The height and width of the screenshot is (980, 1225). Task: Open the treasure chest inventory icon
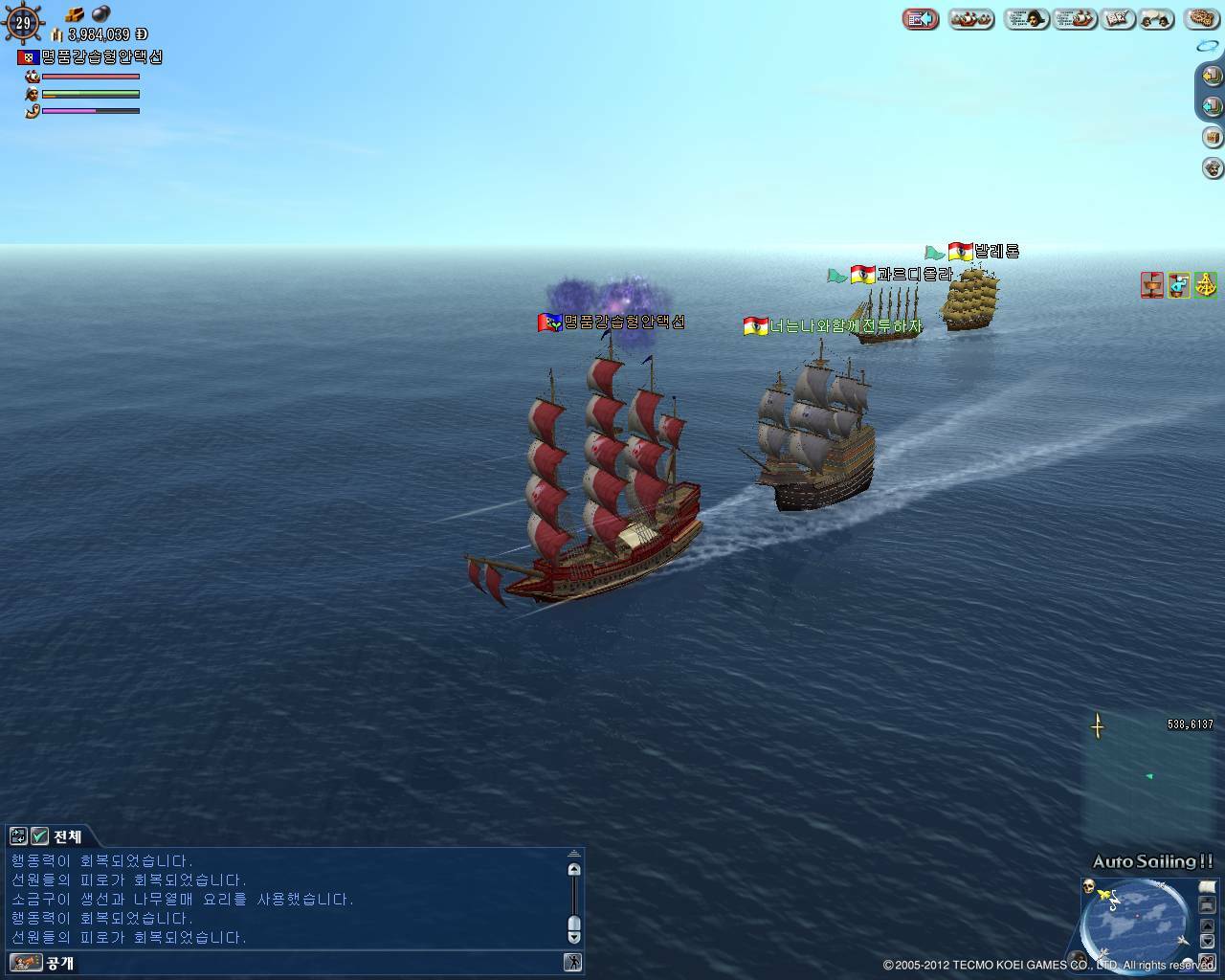[x=1213, y=137]
